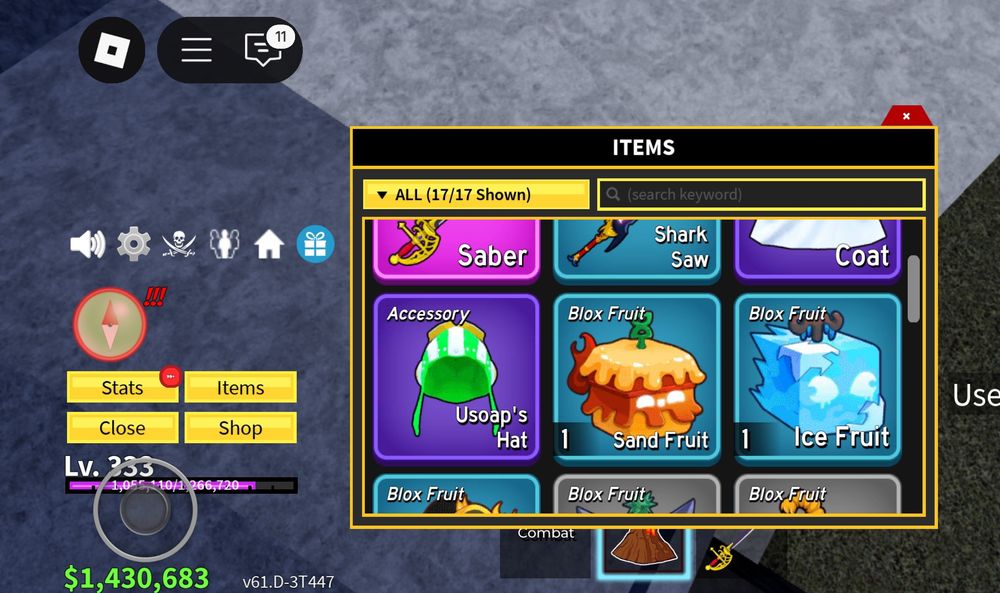Open the hamburger menu button
The width and height of the screenshot is (1000, 593).
point(196,50)
